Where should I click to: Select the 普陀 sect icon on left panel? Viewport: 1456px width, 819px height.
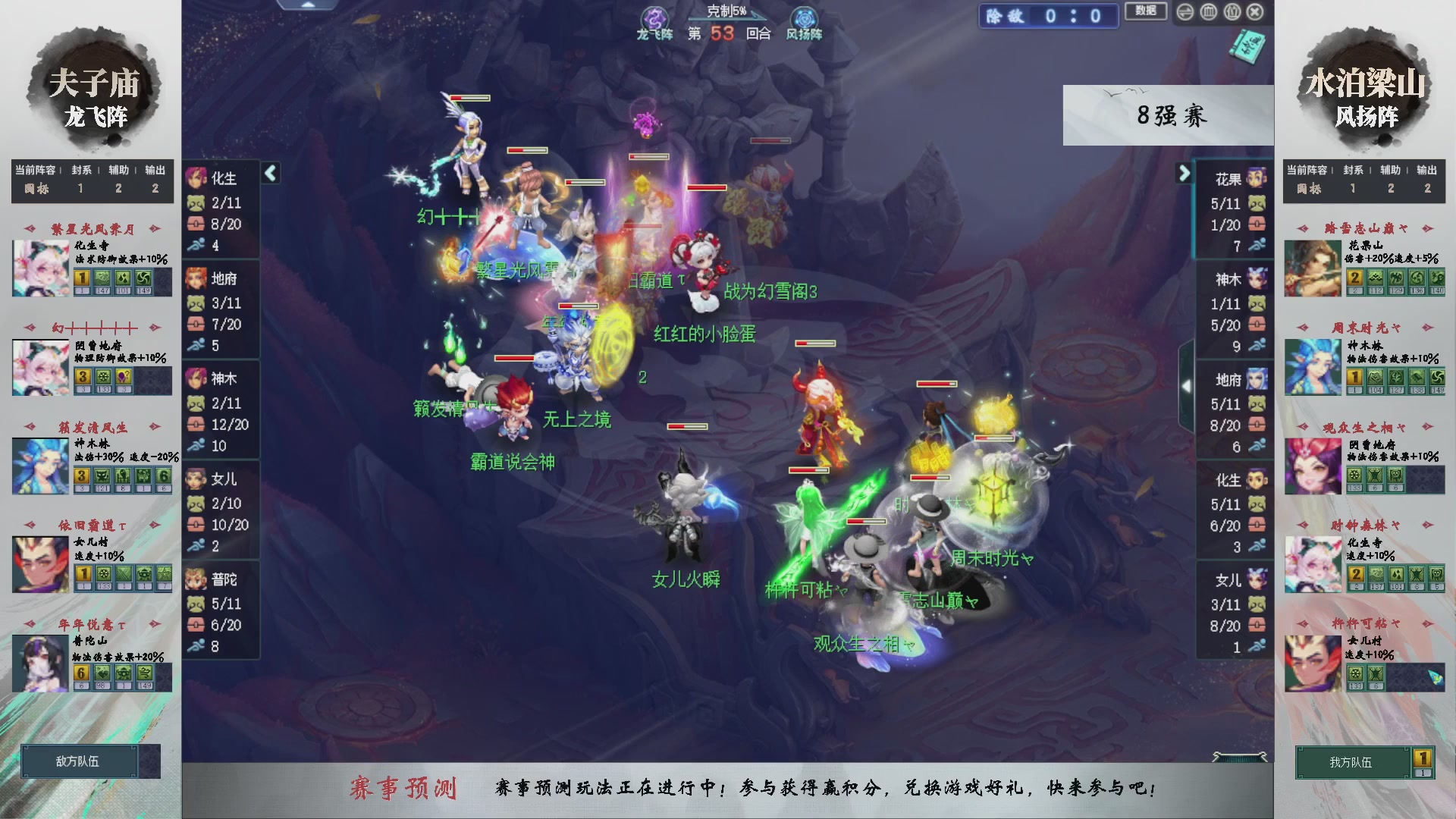[x=197, y=579]
